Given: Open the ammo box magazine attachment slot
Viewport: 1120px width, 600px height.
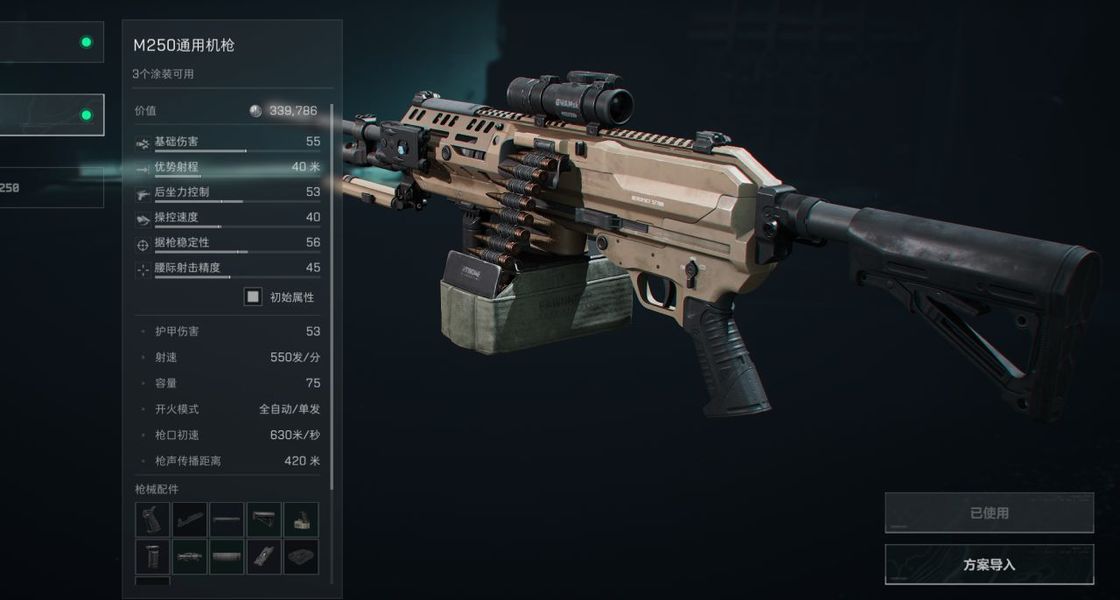Looking at the screenshot, I should coord(301,520).
